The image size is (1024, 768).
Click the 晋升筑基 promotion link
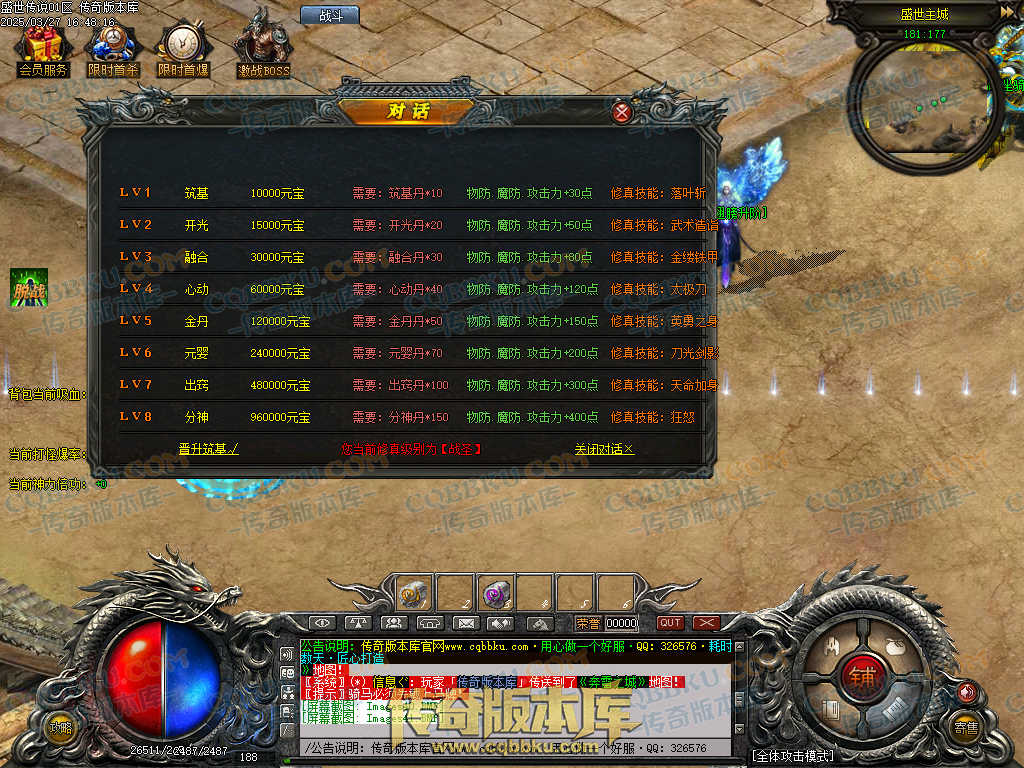[x=208, y=450]
